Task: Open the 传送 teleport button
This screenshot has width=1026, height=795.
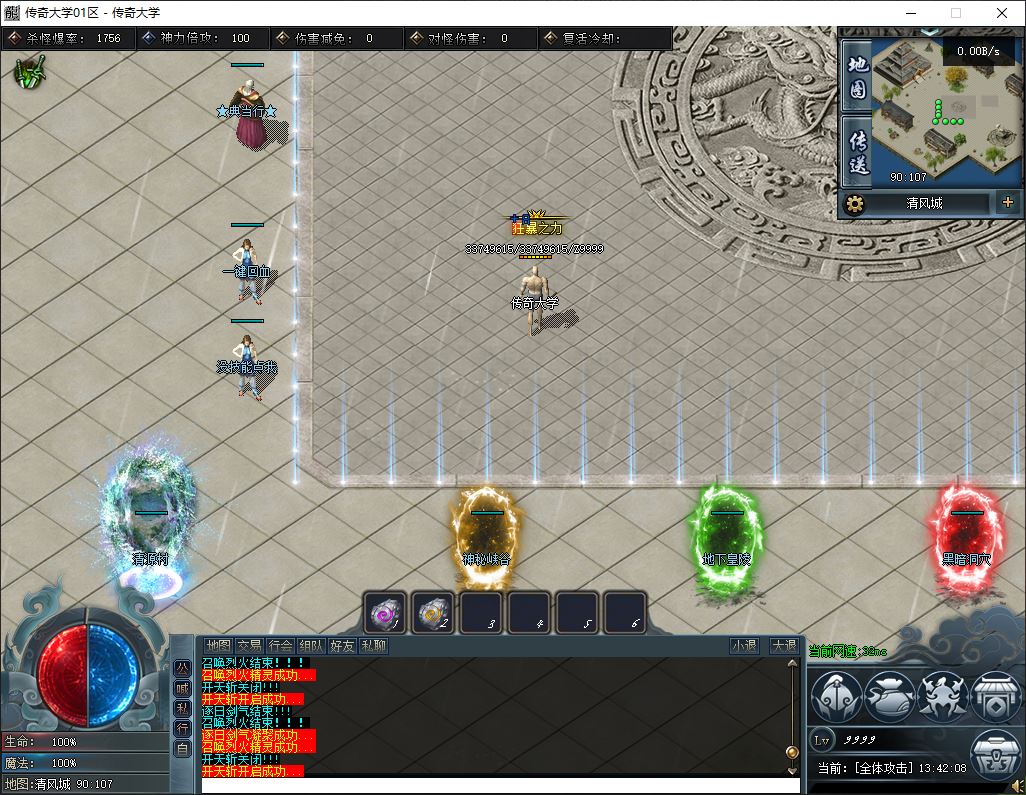Action: pos(857,152)
